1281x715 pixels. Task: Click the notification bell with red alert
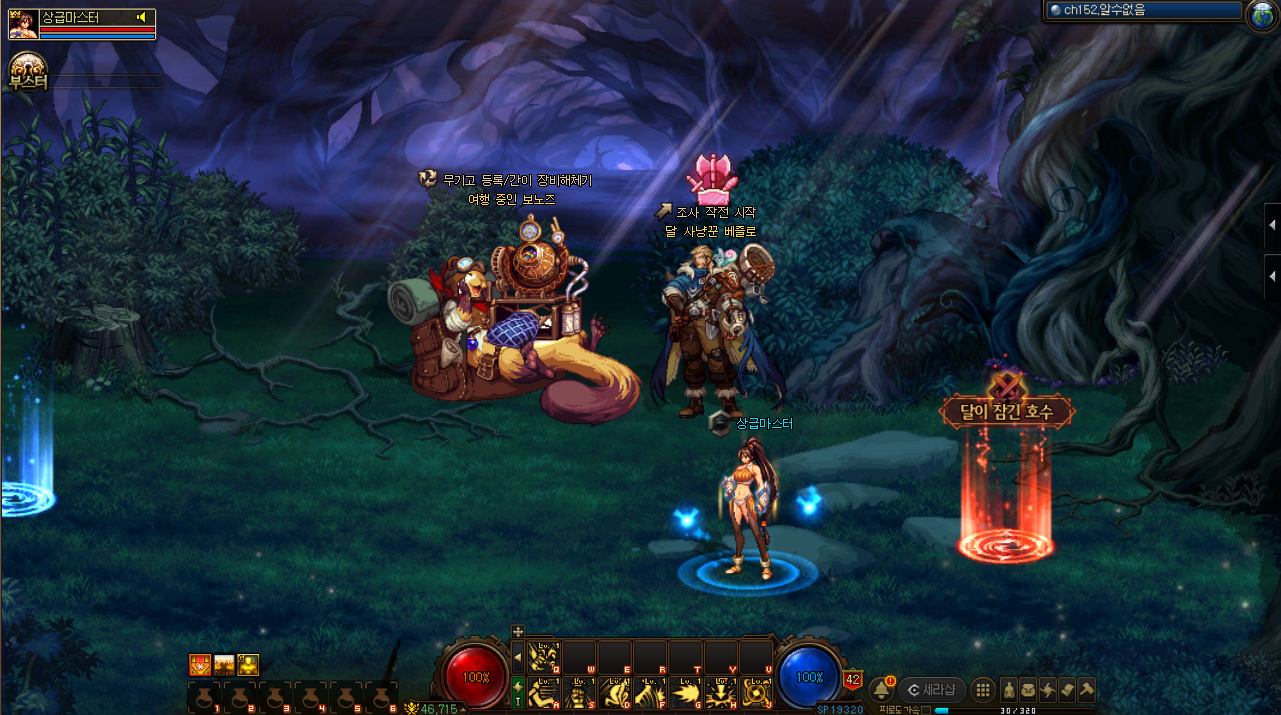882,689
